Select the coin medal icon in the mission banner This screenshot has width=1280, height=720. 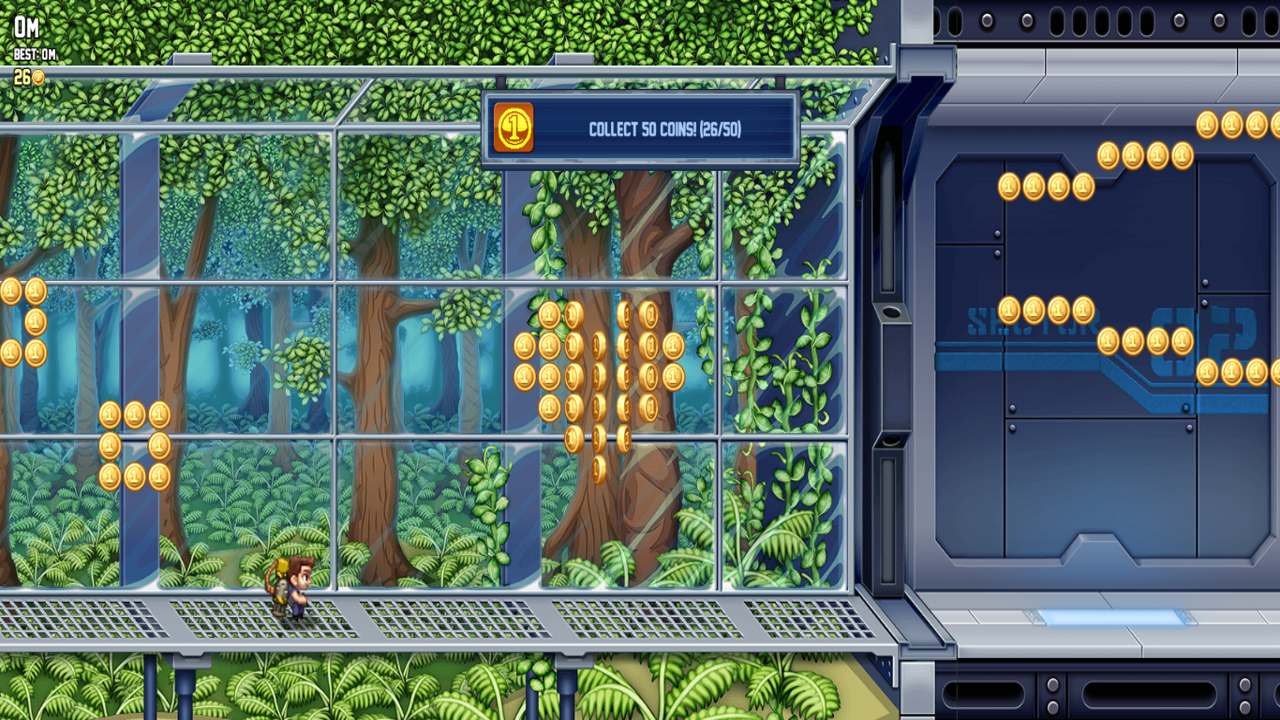(x=512, y=127)
